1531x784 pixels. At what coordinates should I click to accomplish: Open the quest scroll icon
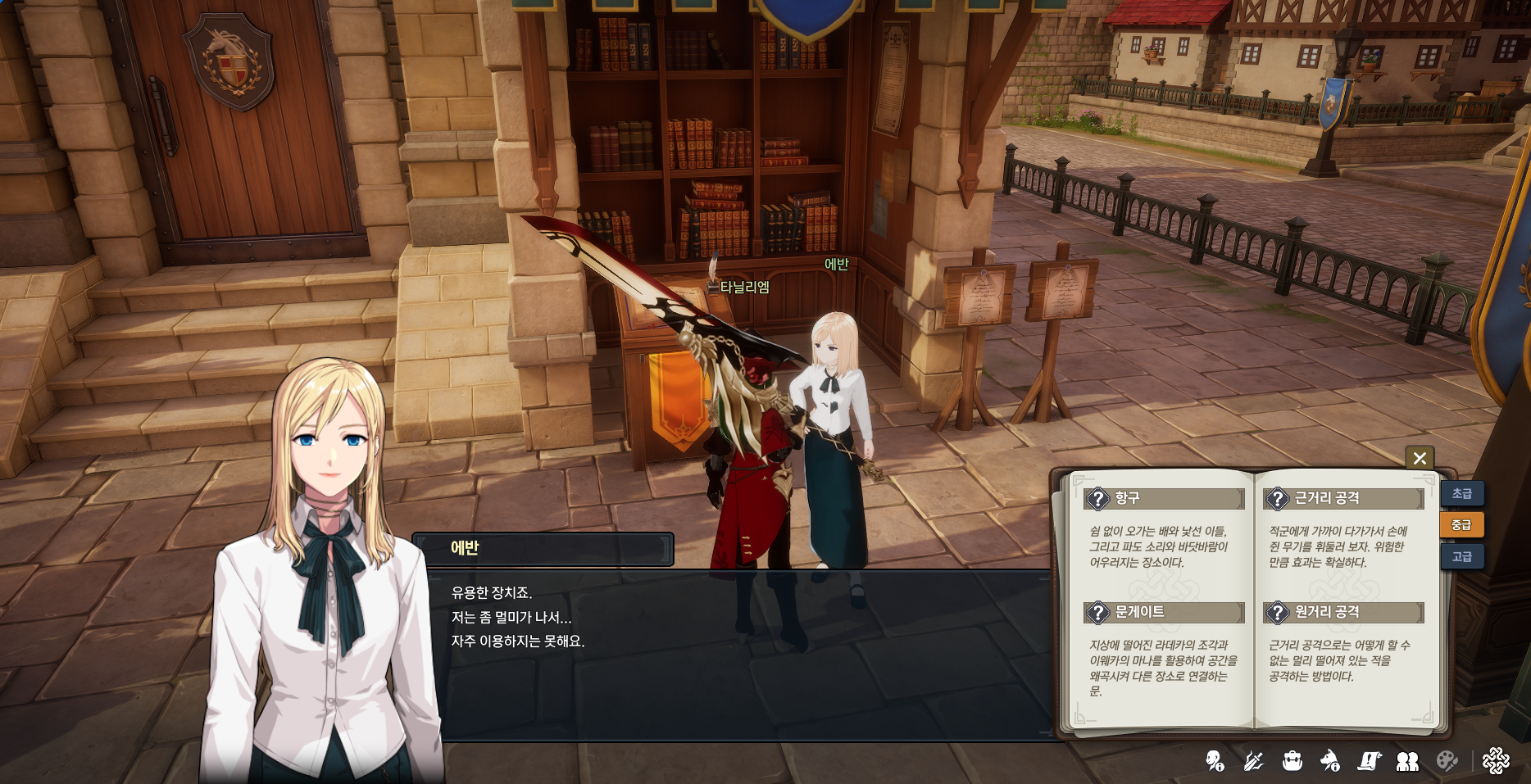coord(1369,761)
